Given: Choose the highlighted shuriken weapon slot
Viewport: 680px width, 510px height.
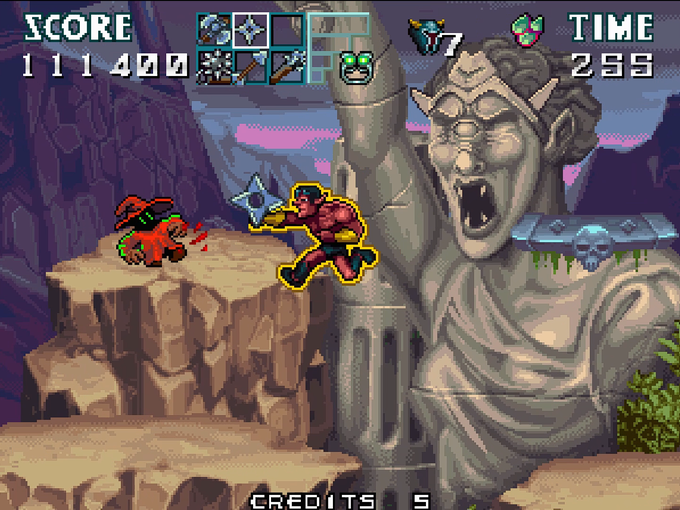Looking at the screenshot, I should click(250, 29).
